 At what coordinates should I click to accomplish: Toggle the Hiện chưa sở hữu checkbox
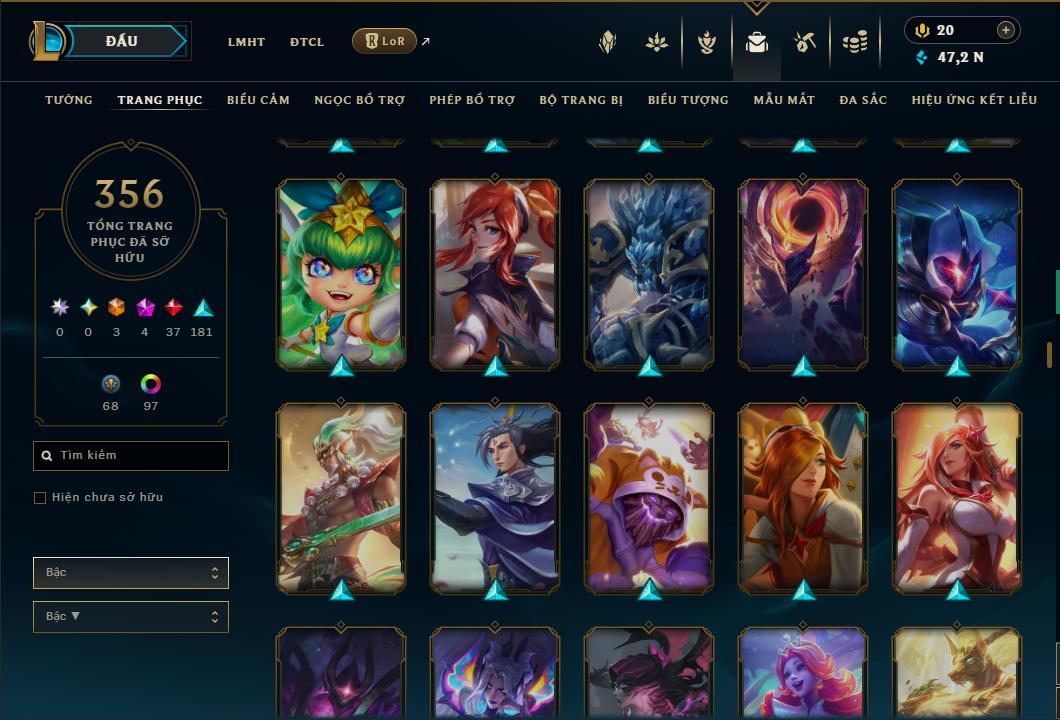(x=40, y=498)
